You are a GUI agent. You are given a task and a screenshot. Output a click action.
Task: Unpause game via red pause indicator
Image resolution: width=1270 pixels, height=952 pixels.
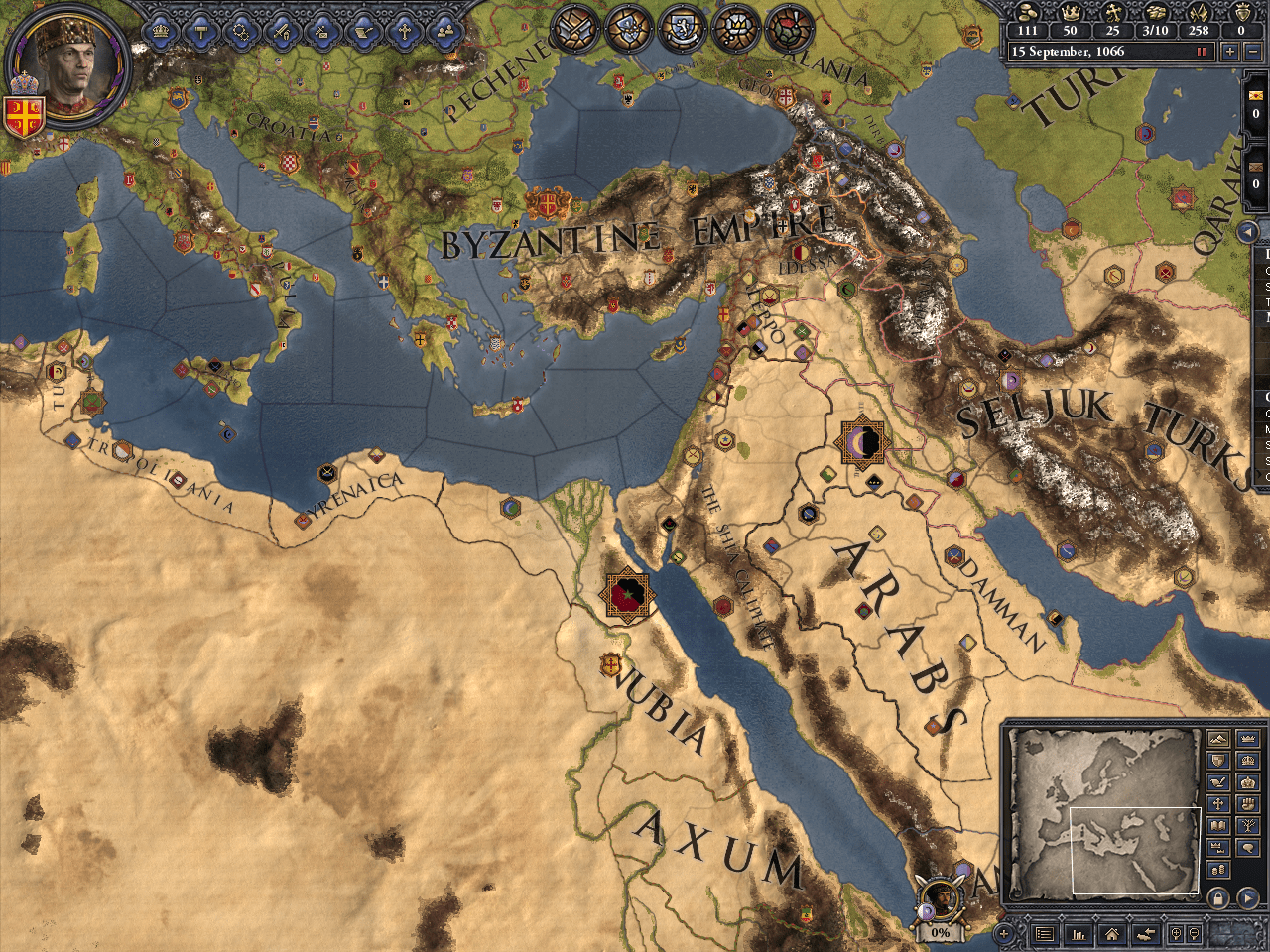[1203, 52]
